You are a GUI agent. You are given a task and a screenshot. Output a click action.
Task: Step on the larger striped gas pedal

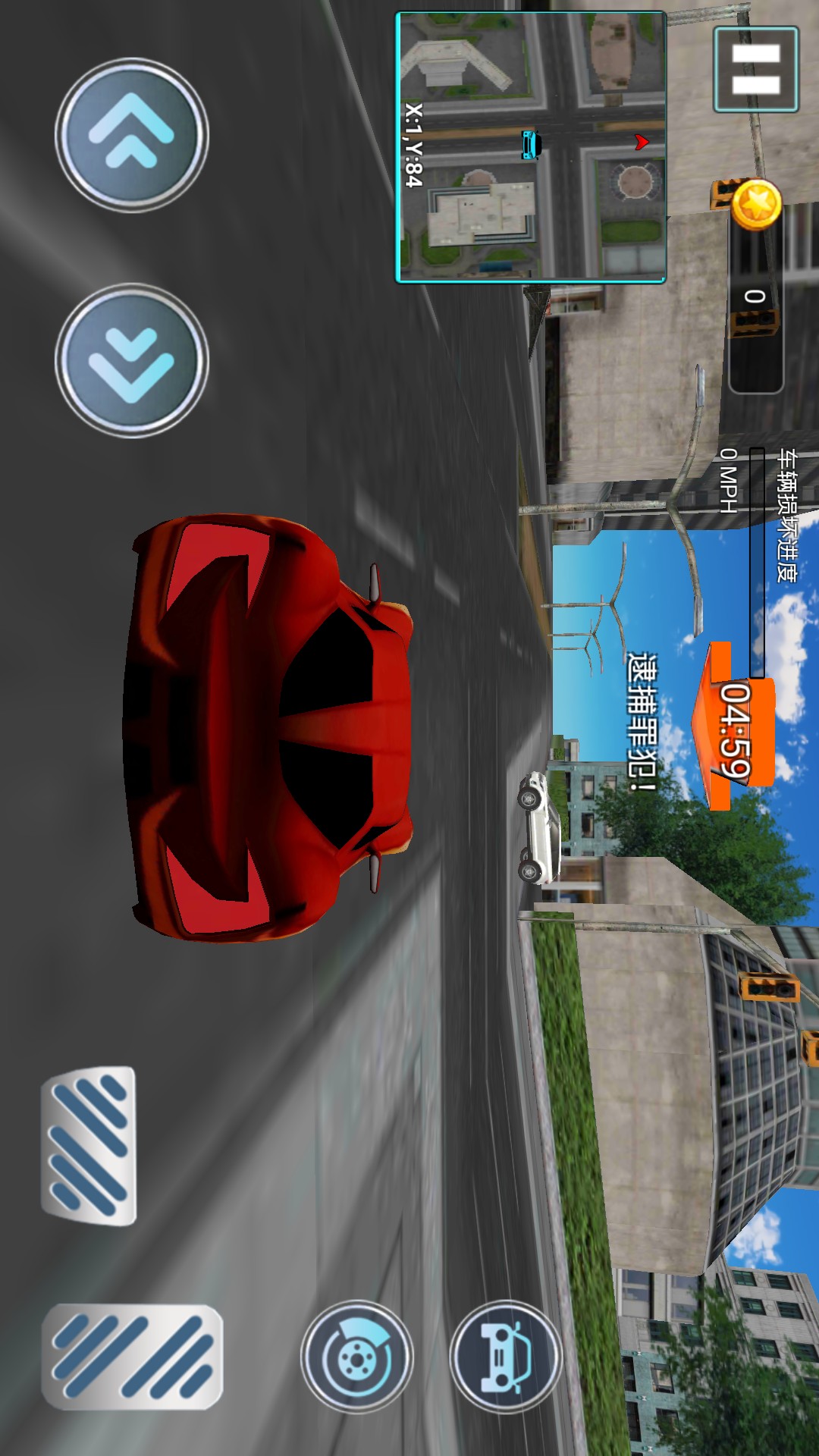(x=132, y=1356)
